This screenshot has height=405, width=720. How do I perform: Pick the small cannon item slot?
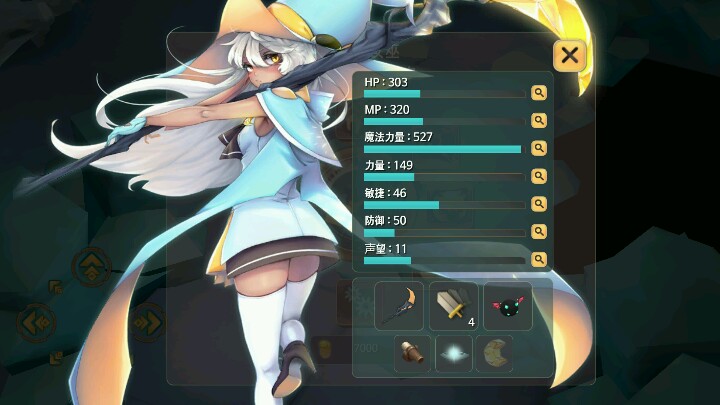[413, 354]
